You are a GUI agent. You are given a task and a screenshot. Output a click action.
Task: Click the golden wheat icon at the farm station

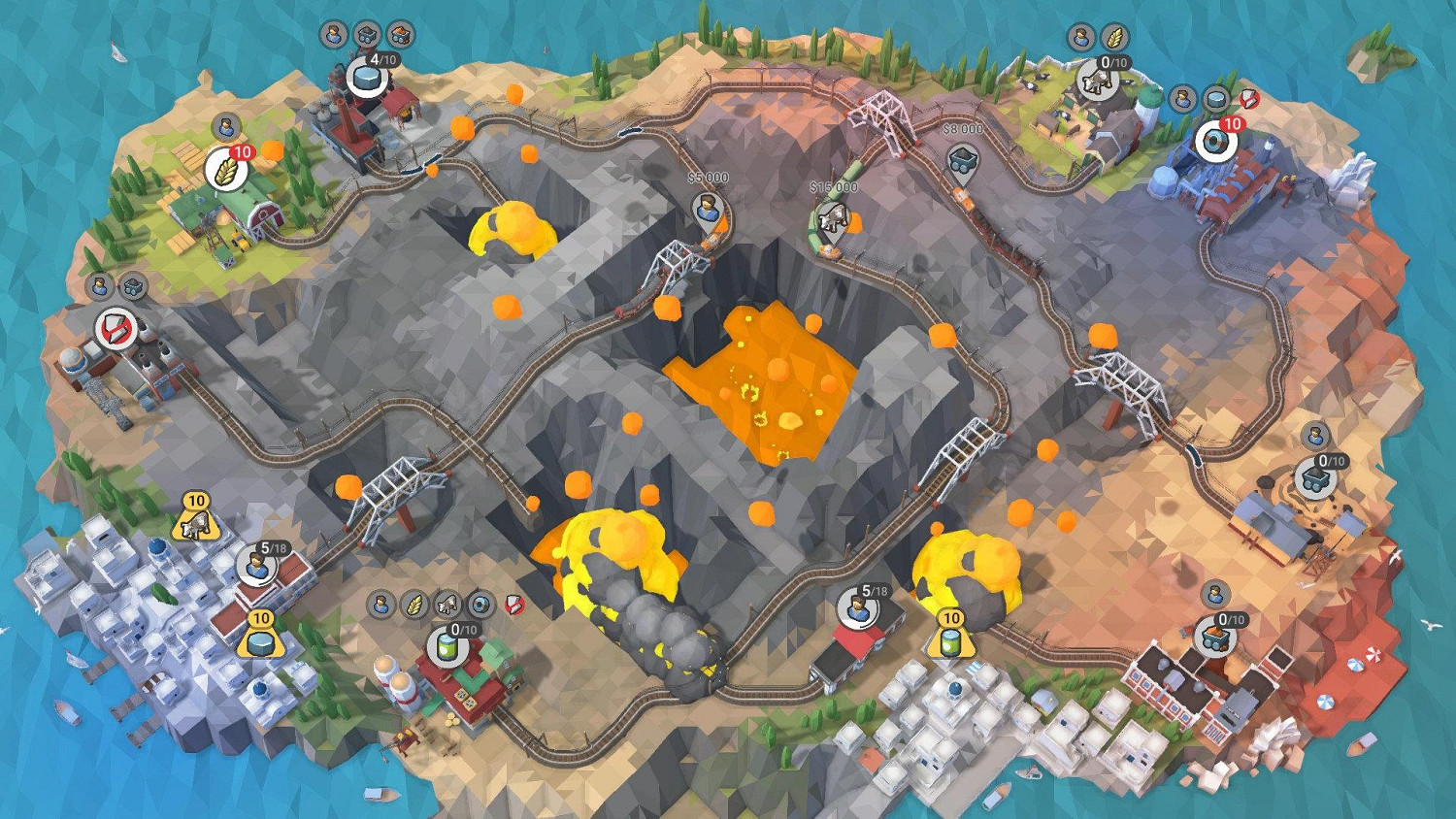226,167
